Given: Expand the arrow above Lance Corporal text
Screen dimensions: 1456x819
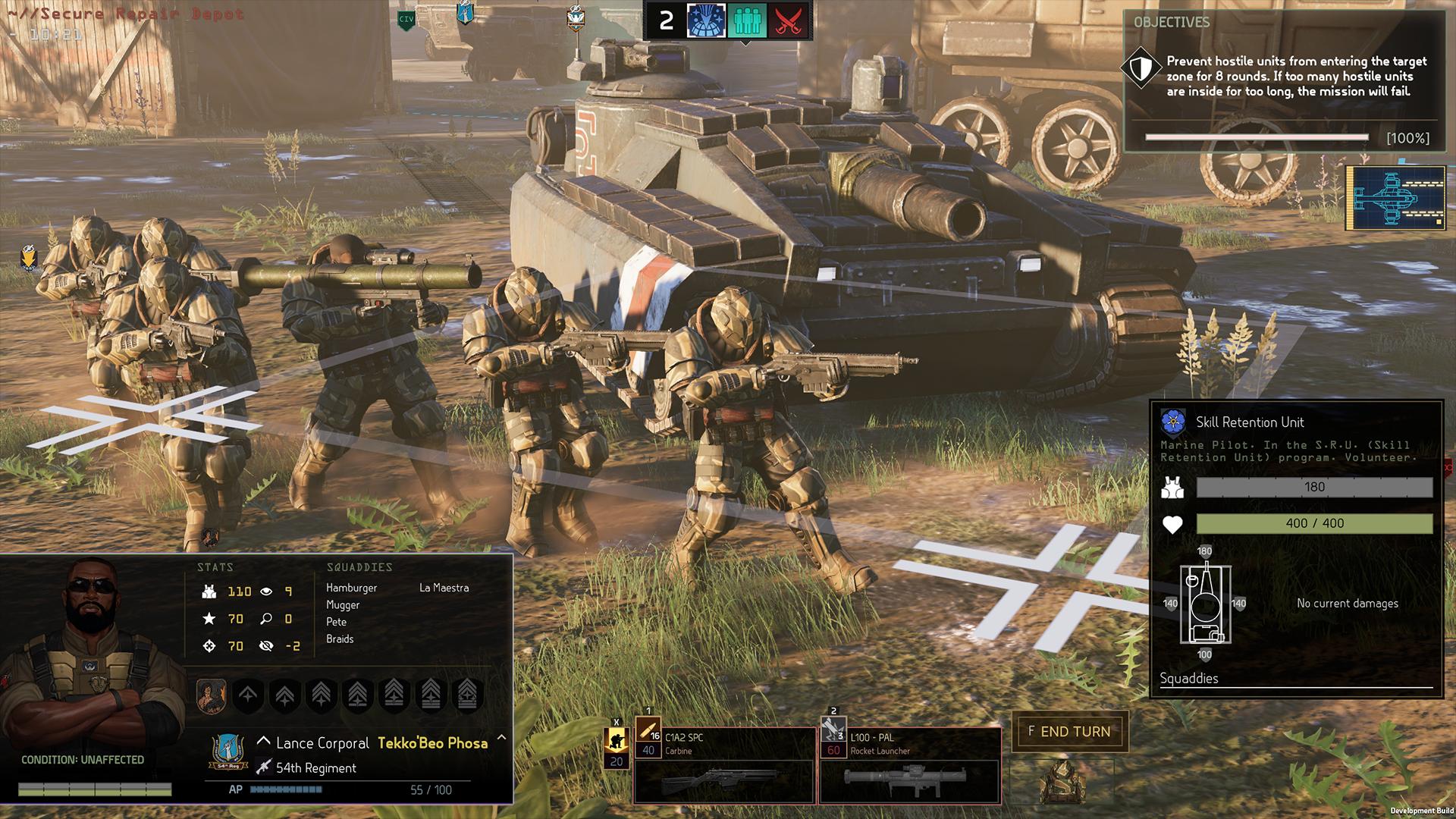Looking at the screenshot, I should pos(263,741).
